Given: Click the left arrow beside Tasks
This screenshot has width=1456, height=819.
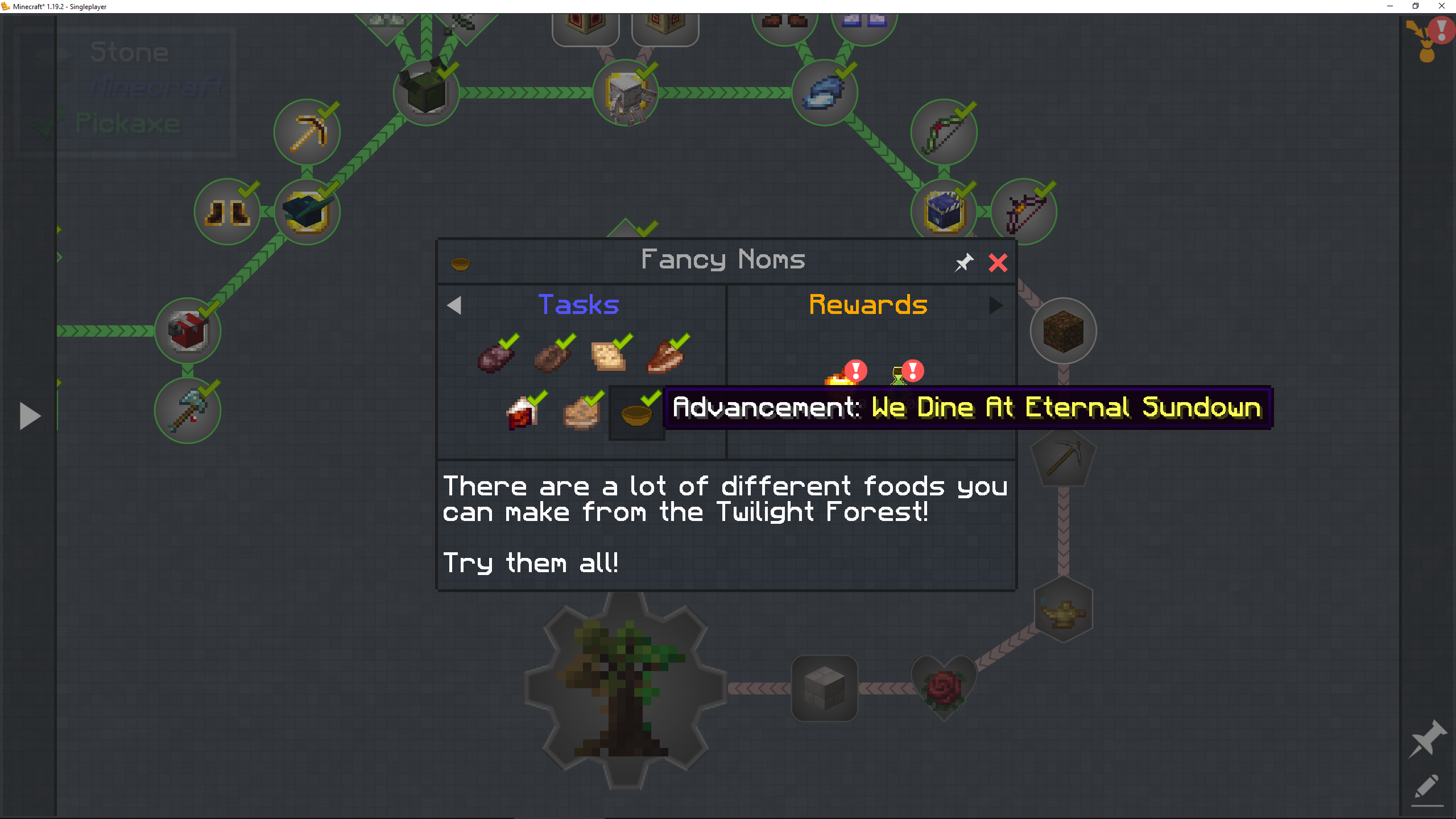Looking at the screenshot, I should coord(454,305).
